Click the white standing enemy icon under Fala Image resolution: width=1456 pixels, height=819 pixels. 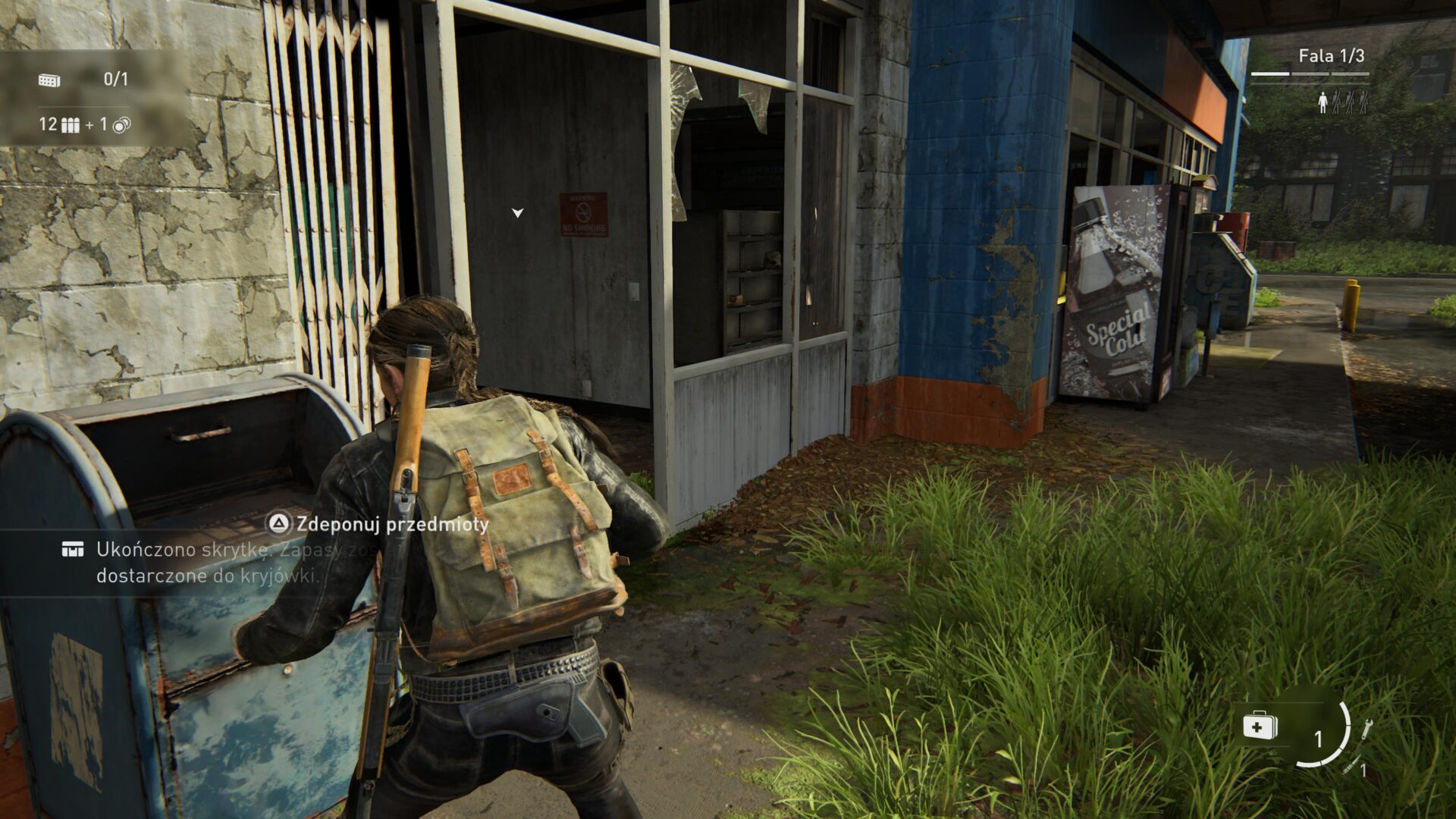tap(1323, 101)
